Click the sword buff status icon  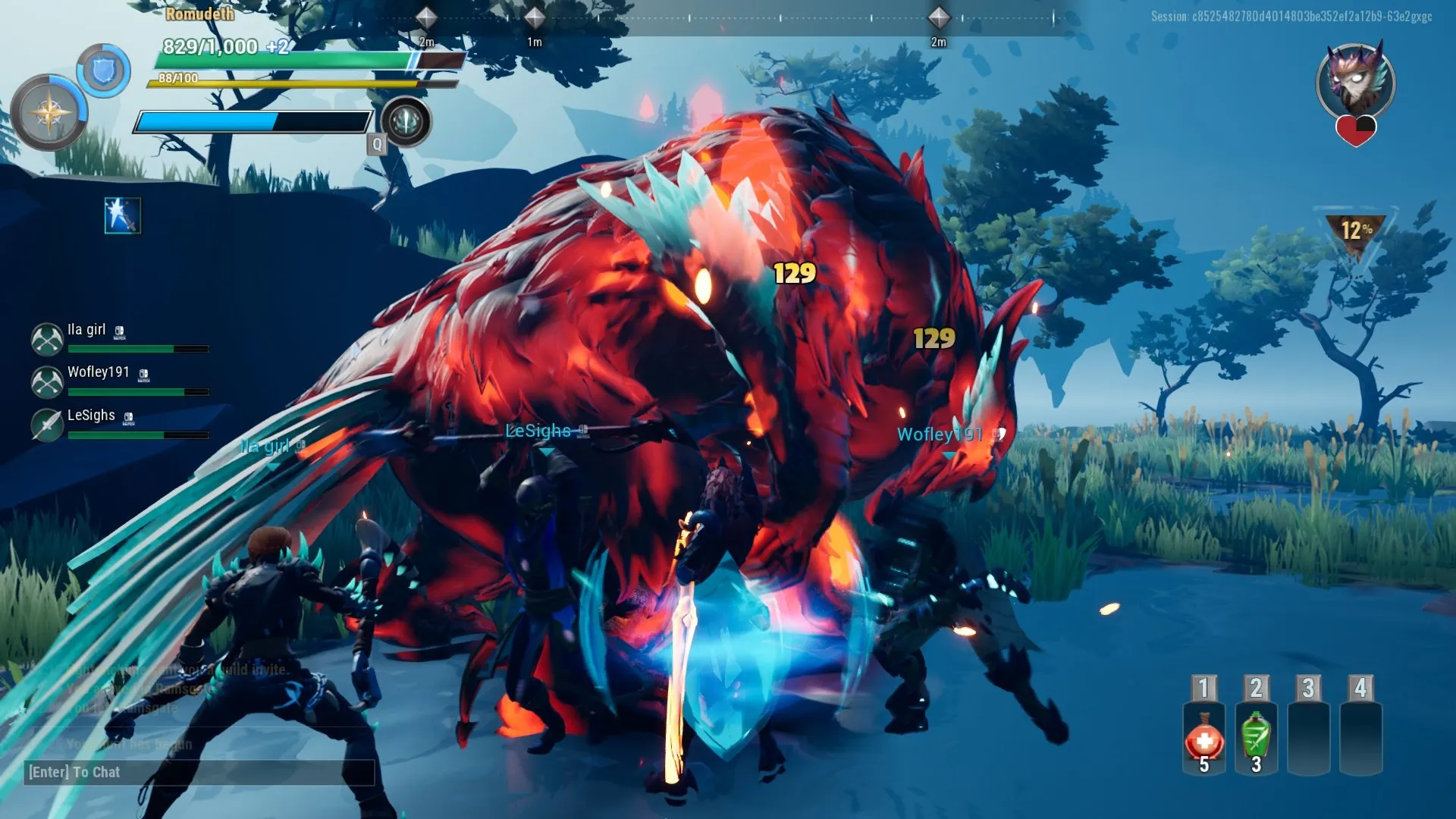pos(122,215)
